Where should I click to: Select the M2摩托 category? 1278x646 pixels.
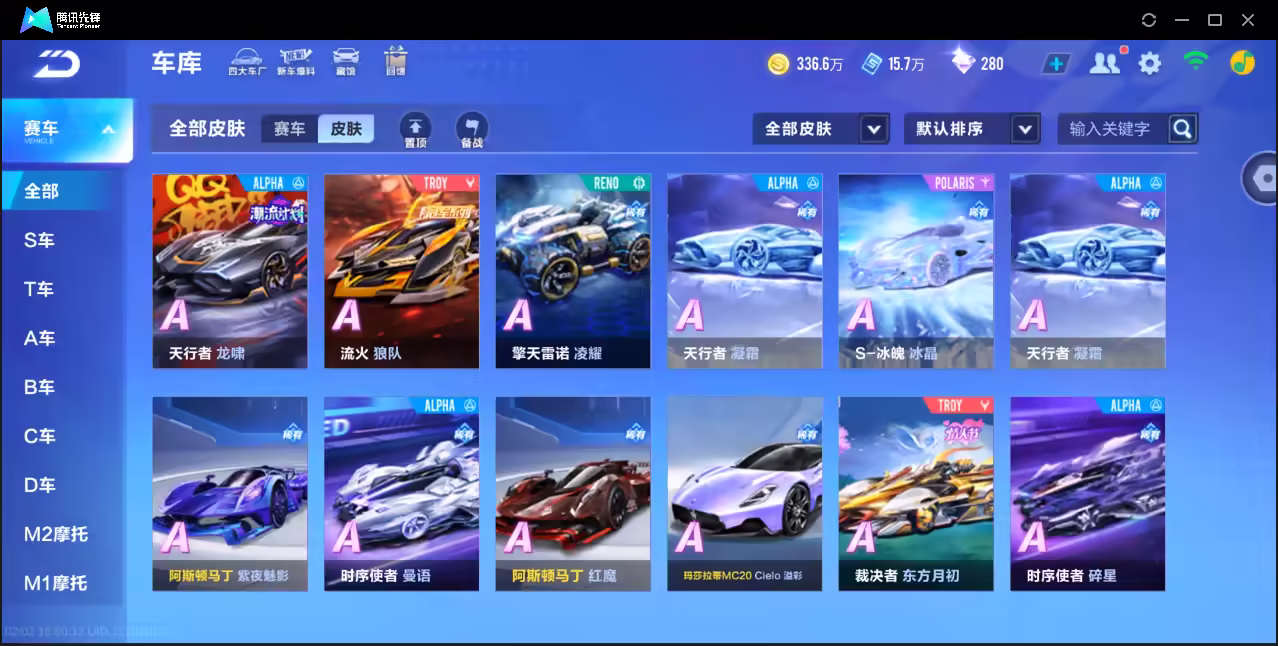(56, 534)
